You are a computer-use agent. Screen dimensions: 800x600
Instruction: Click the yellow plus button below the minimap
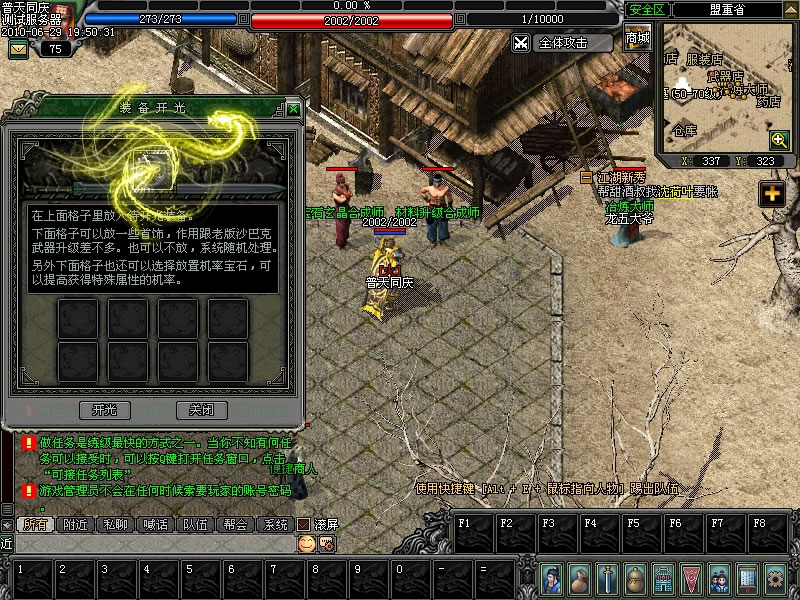tap(771, 194)
